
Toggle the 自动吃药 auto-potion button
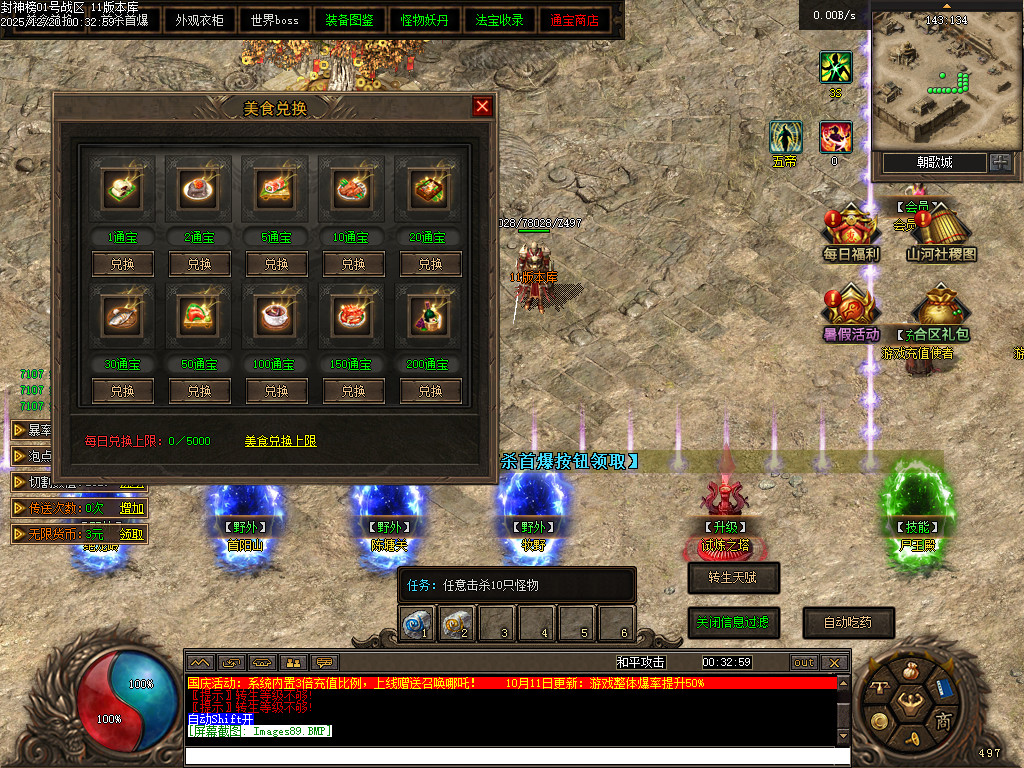pos(848,622)
